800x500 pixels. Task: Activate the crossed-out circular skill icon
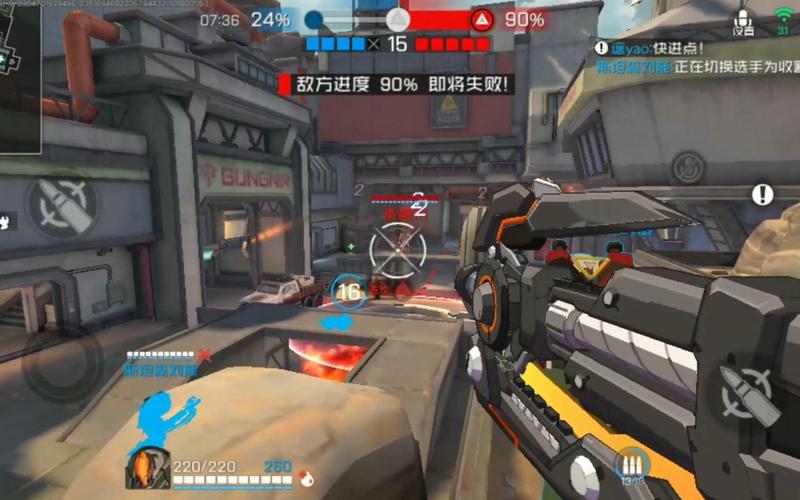688,168
